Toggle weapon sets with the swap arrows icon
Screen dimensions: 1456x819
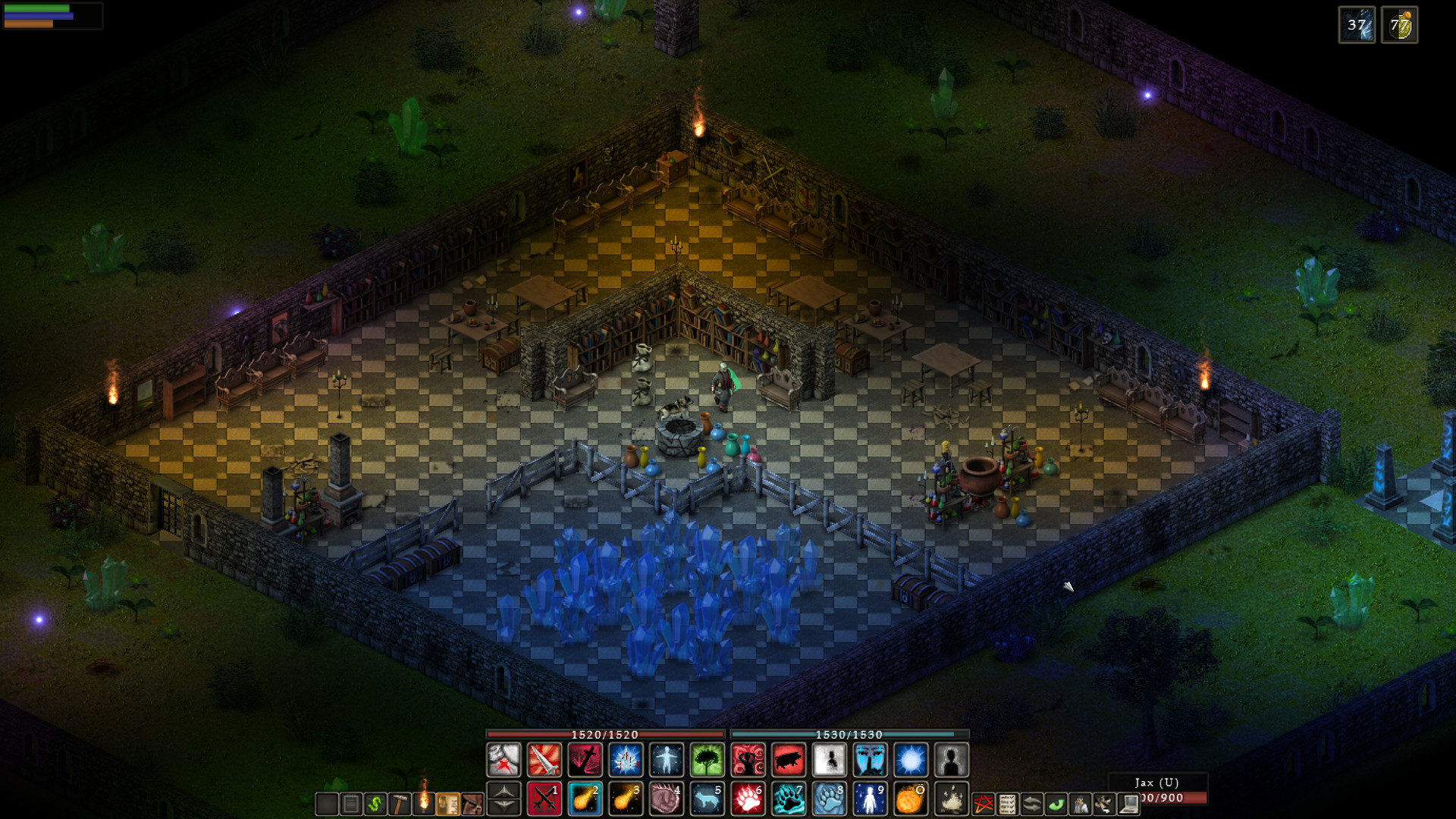(x=1031, y=803)
